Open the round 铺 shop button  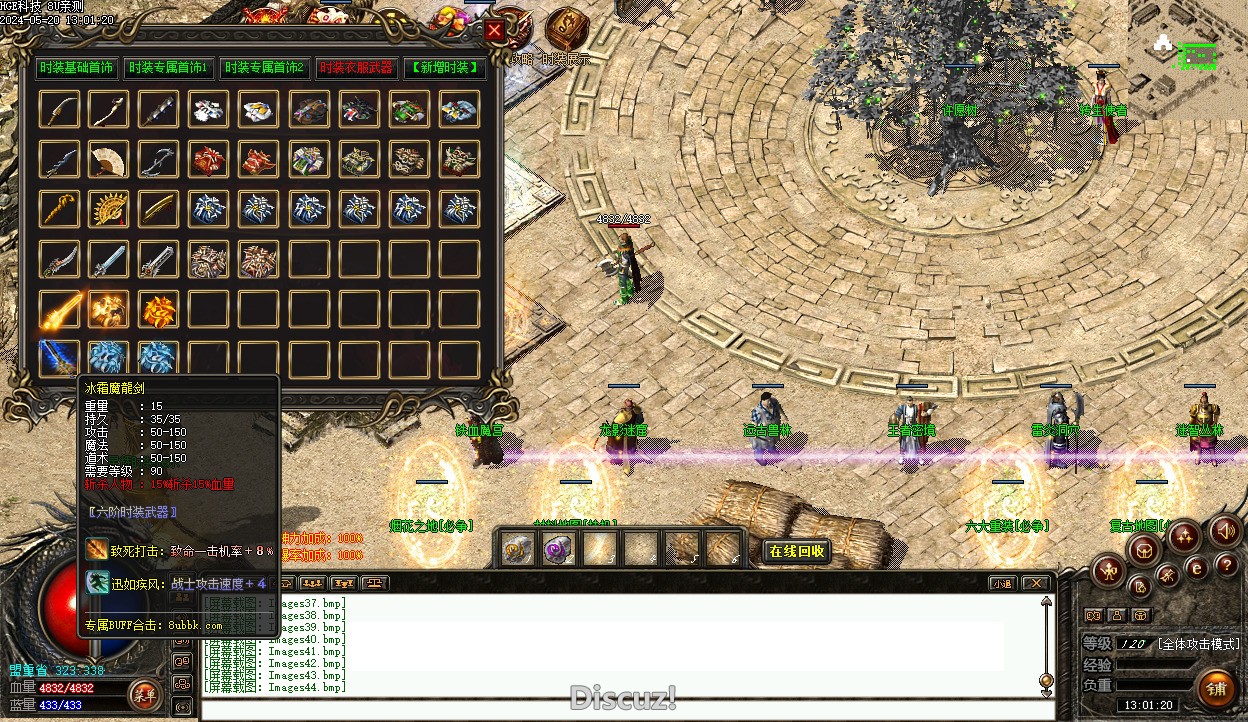pos(1216,689)
